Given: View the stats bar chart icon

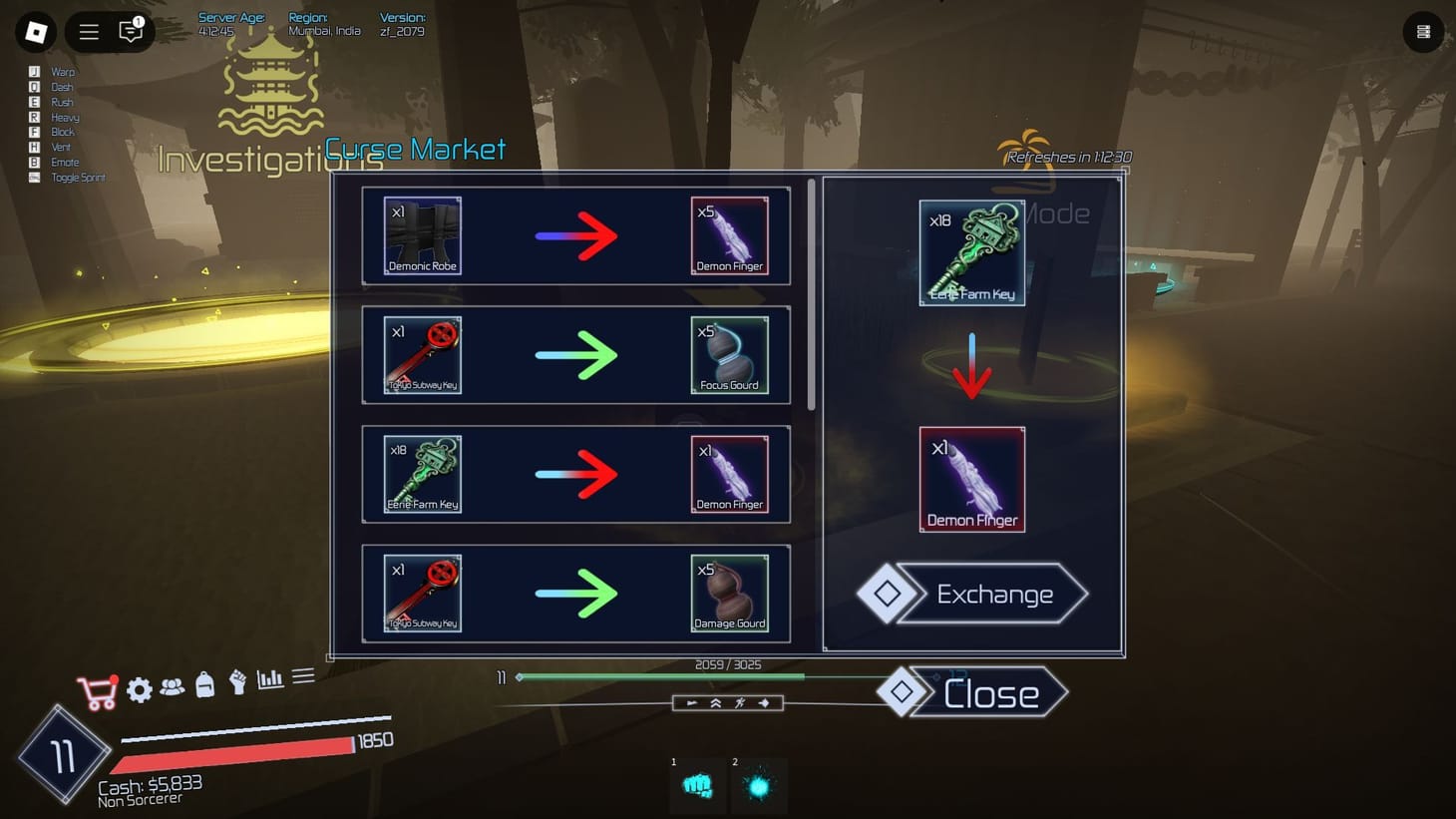Looking at the screenshot, I should click(x=268, y=678).
